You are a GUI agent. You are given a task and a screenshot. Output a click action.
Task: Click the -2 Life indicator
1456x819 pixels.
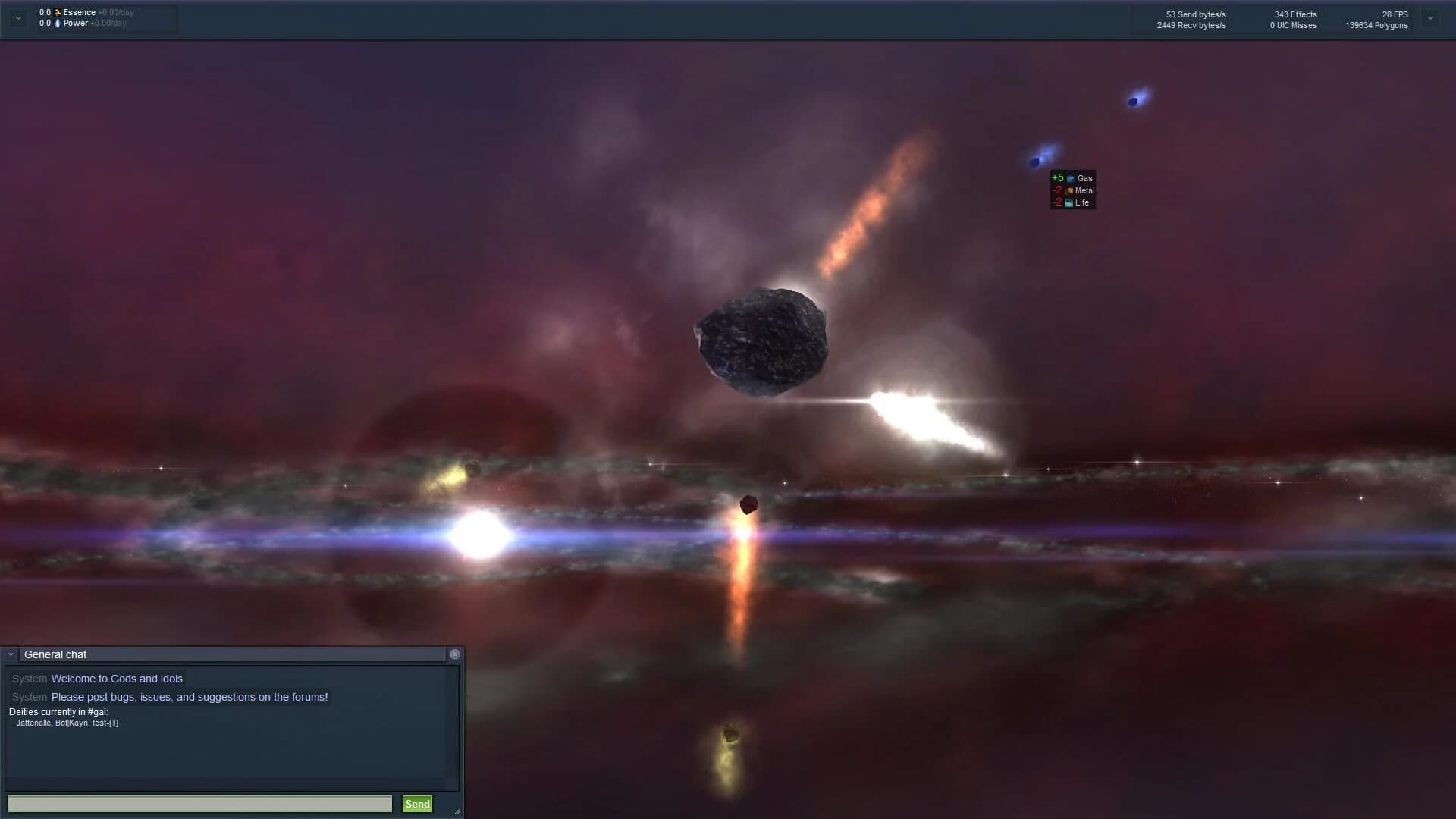click(x=1058, y=202)
